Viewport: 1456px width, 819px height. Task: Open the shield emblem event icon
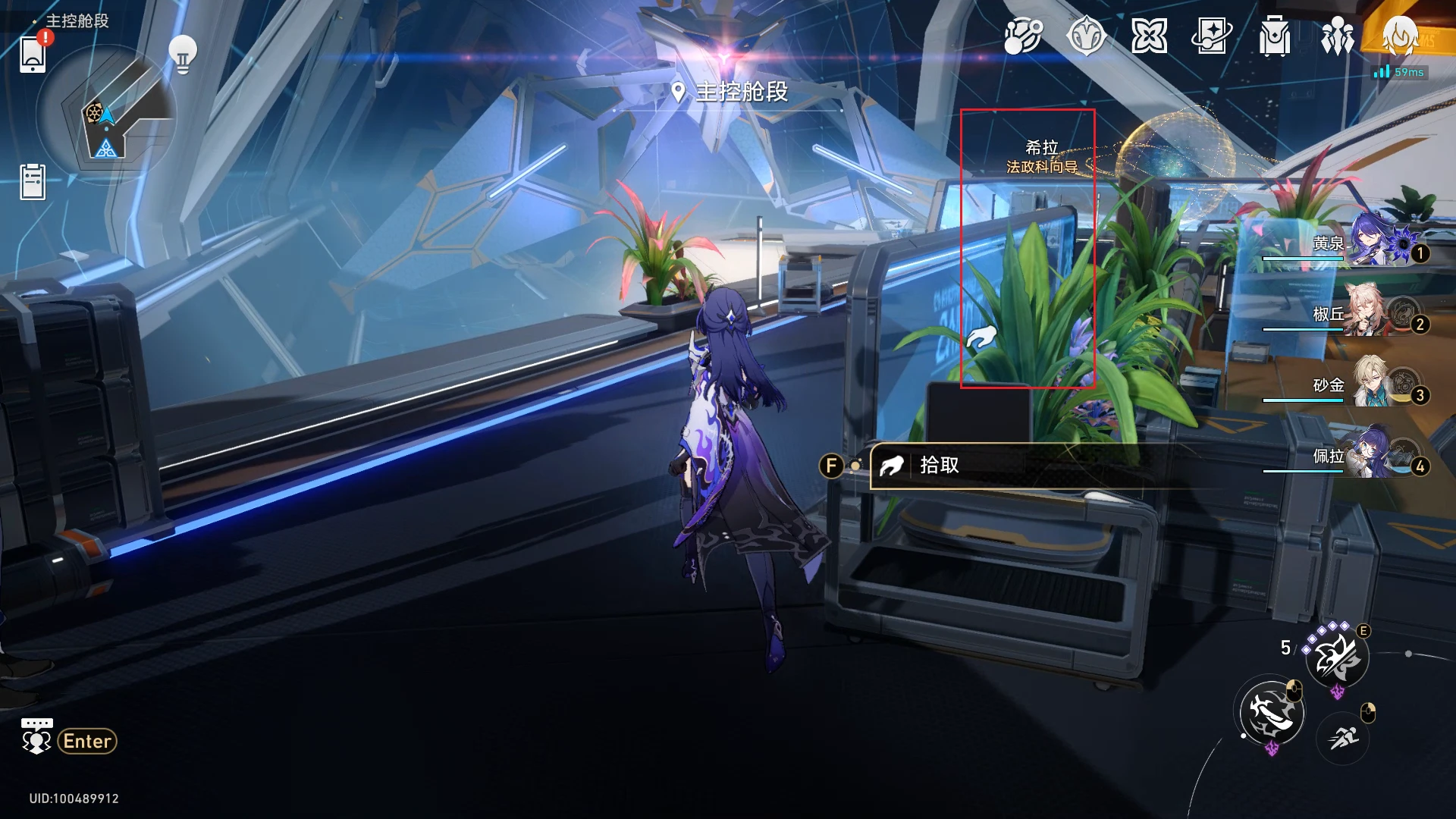1086,36
